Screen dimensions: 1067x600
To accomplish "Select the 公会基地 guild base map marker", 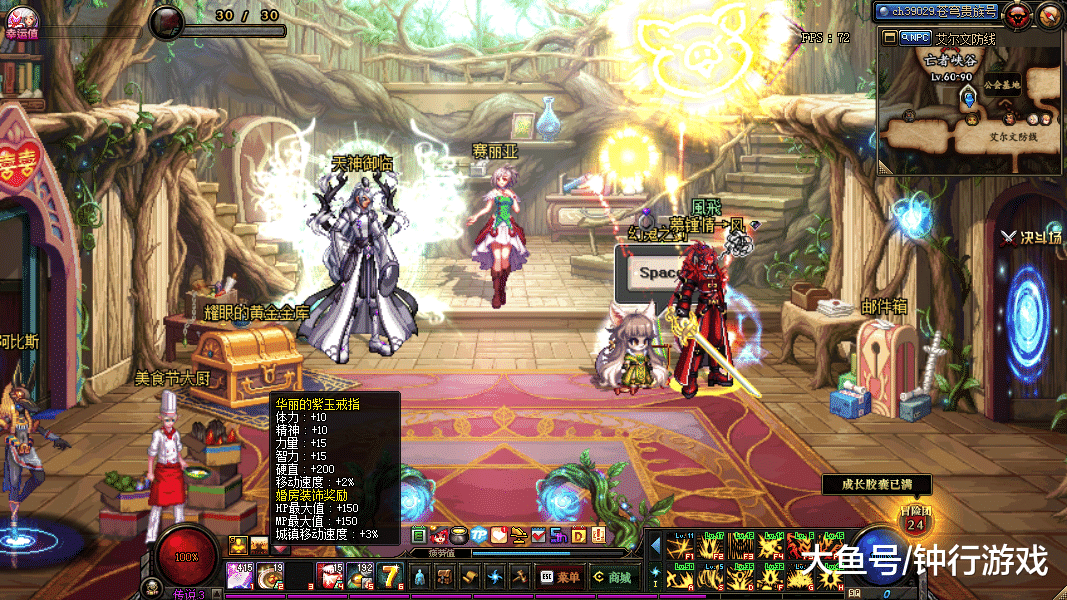I will pos(1001,86).
